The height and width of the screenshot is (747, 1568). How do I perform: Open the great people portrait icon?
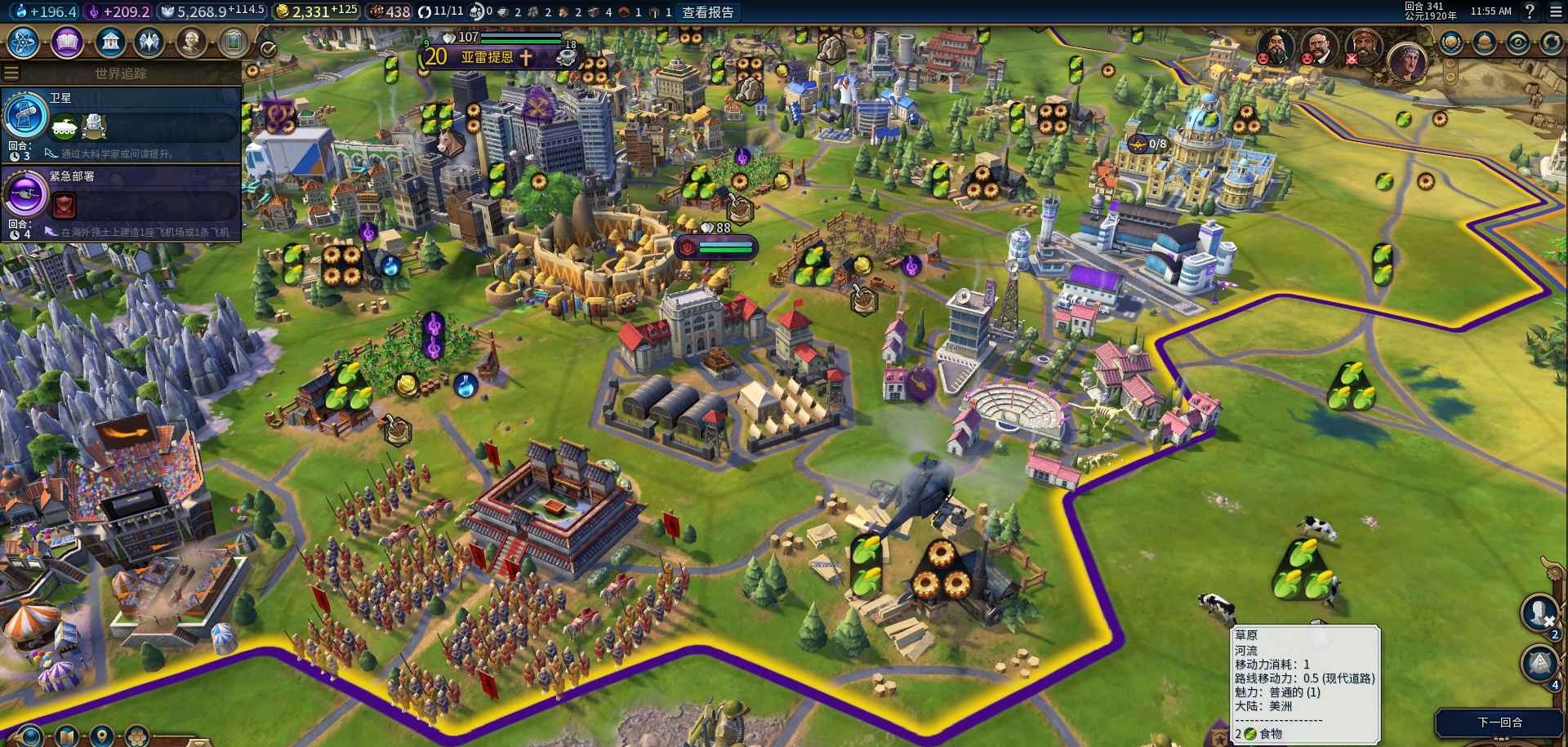(x=191, y=42)
